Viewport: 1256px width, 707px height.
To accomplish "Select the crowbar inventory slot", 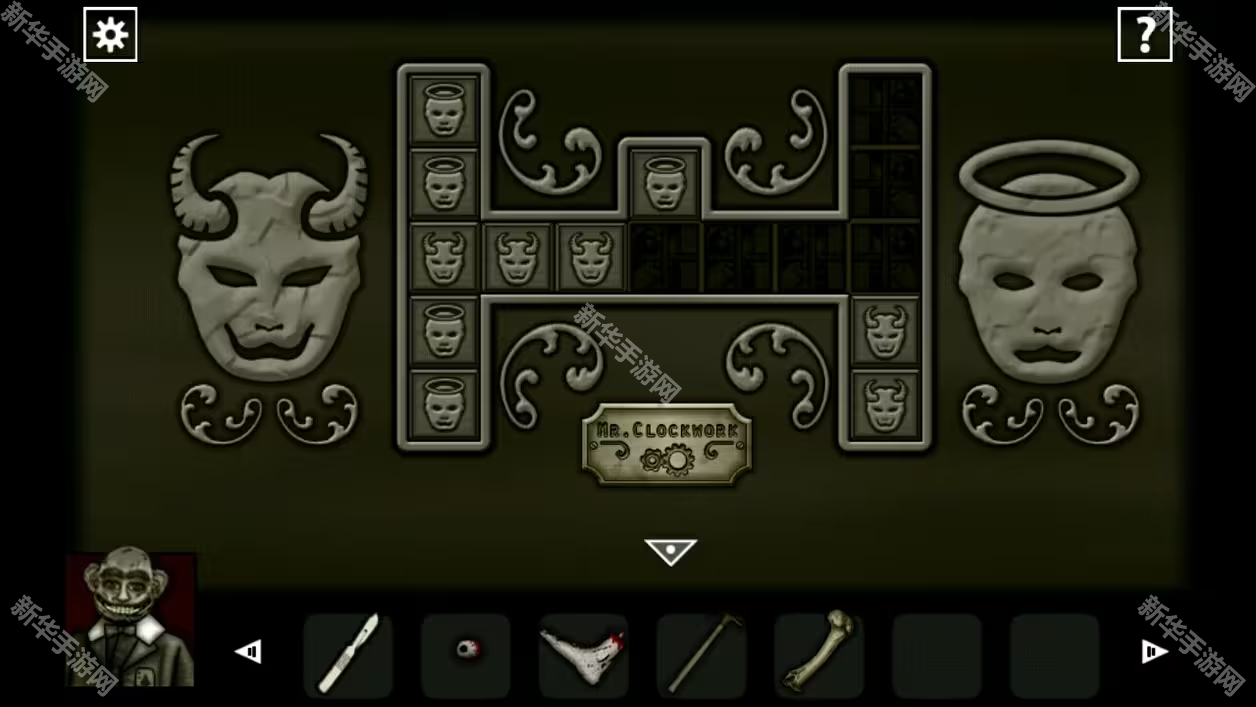I will pyautogui.click(x=701, y=654).
